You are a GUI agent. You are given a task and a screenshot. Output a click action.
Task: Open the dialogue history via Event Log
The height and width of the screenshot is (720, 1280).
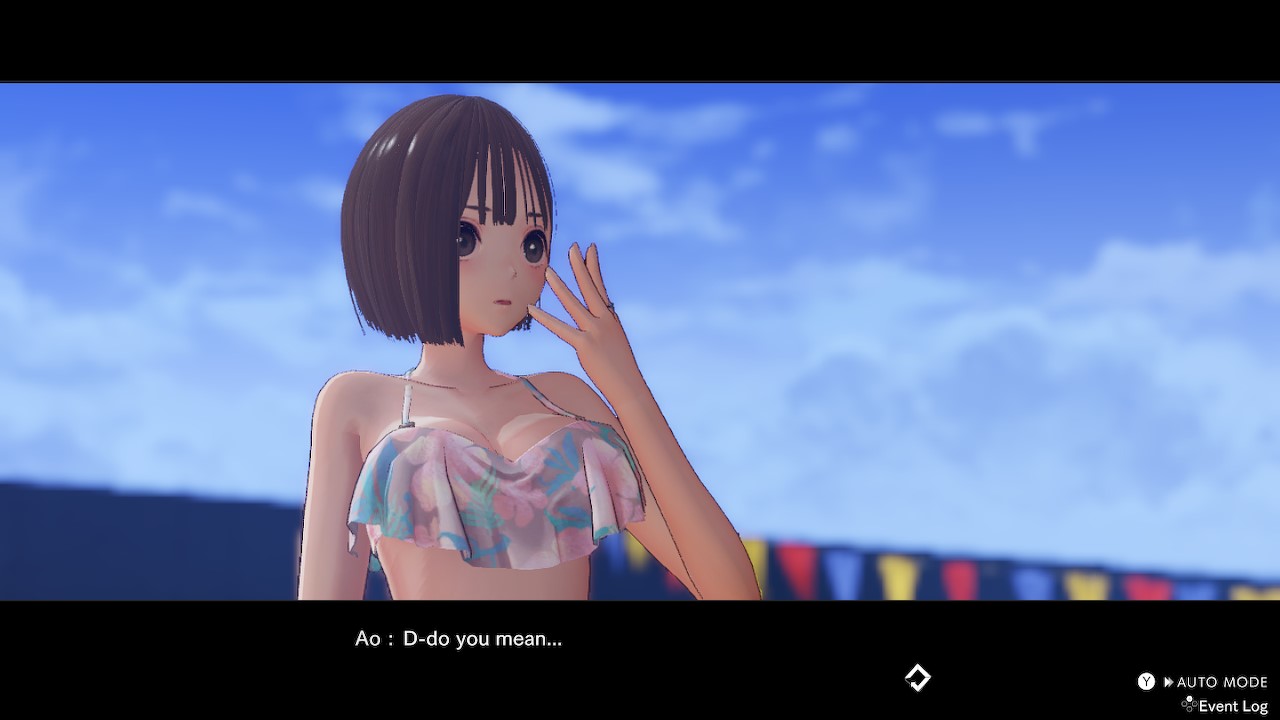click(1233, 706)
